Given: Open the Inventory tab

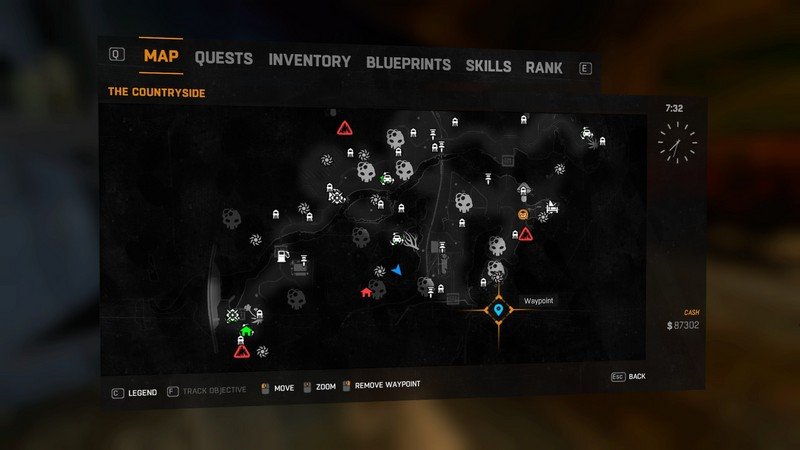Looking at the screenshot, I should [309, 61].
